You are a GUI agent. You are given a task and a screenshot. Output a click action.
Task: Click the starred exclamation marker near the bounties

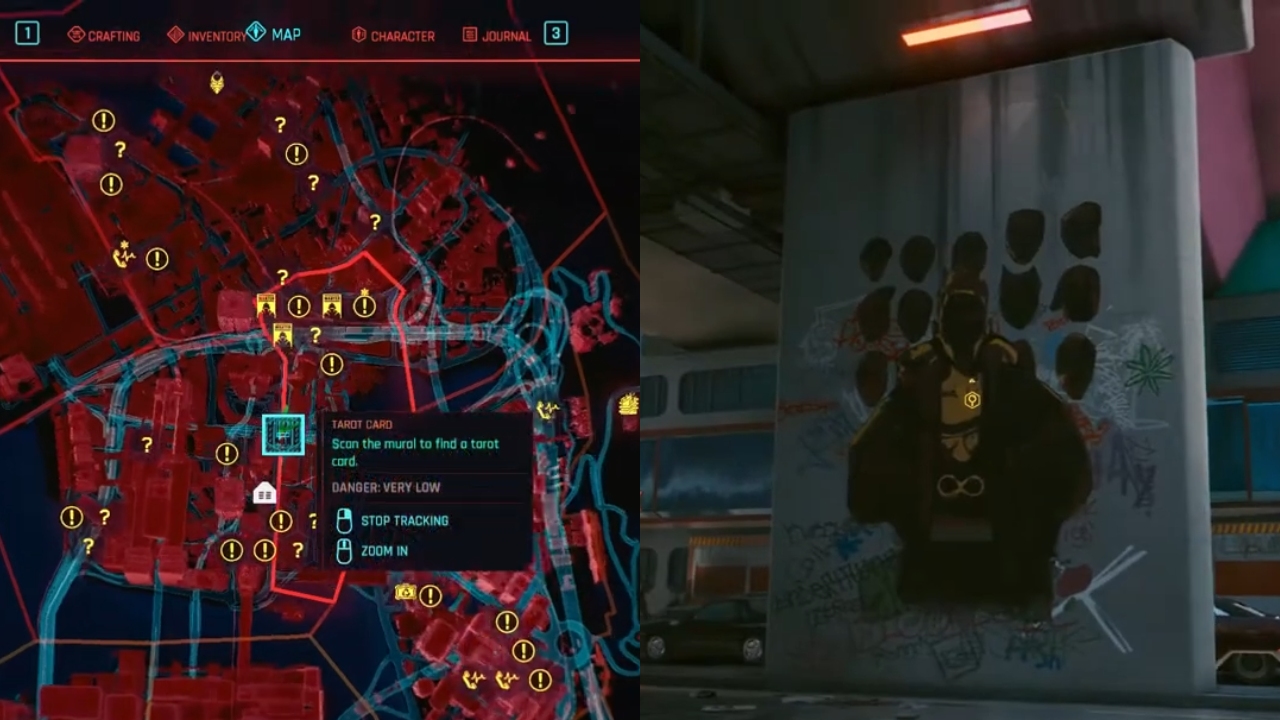click(x=364, y=305)
